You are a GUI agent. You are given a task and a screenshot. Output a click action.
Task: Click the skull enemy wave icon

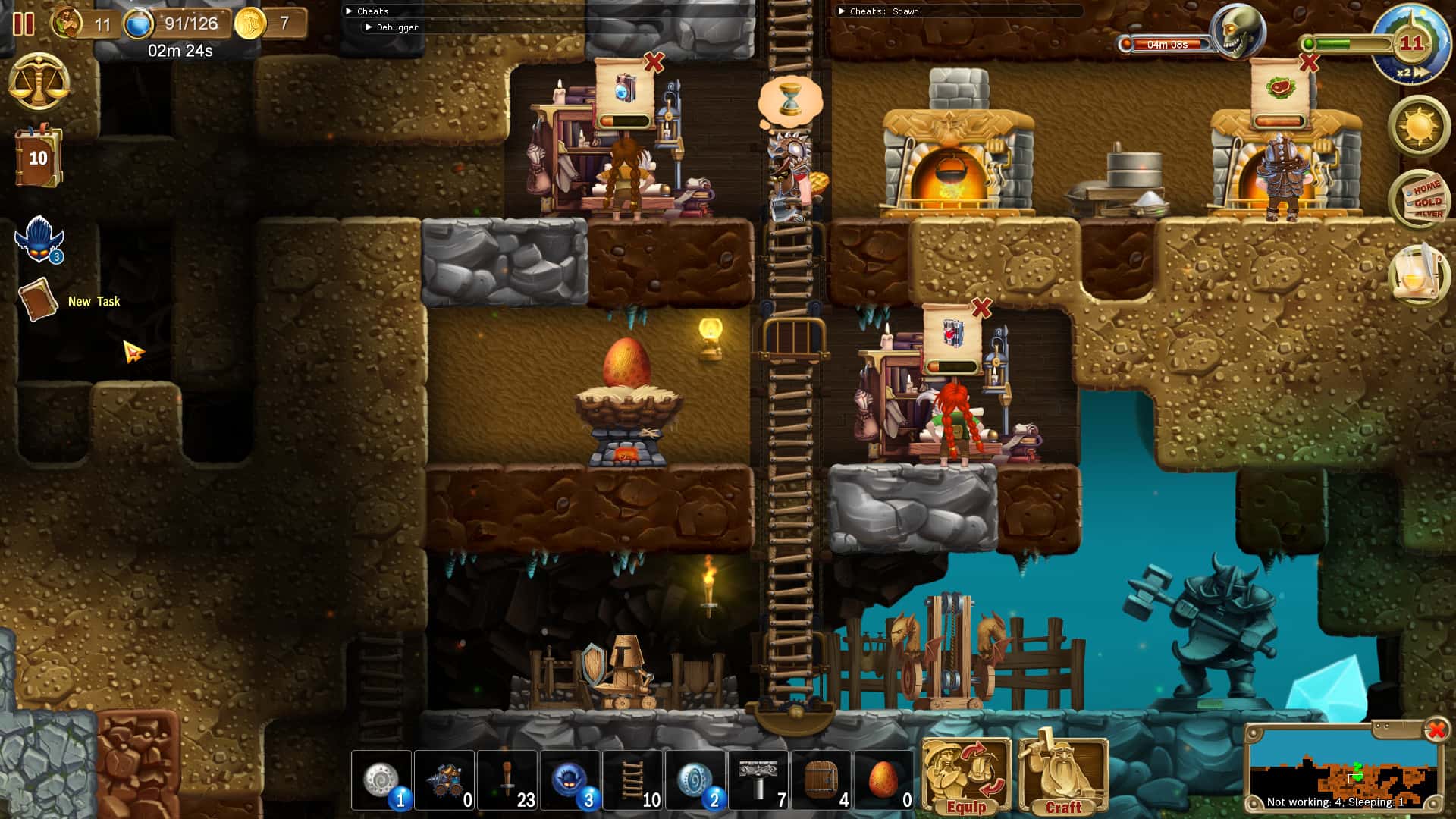coord(1237,32)
